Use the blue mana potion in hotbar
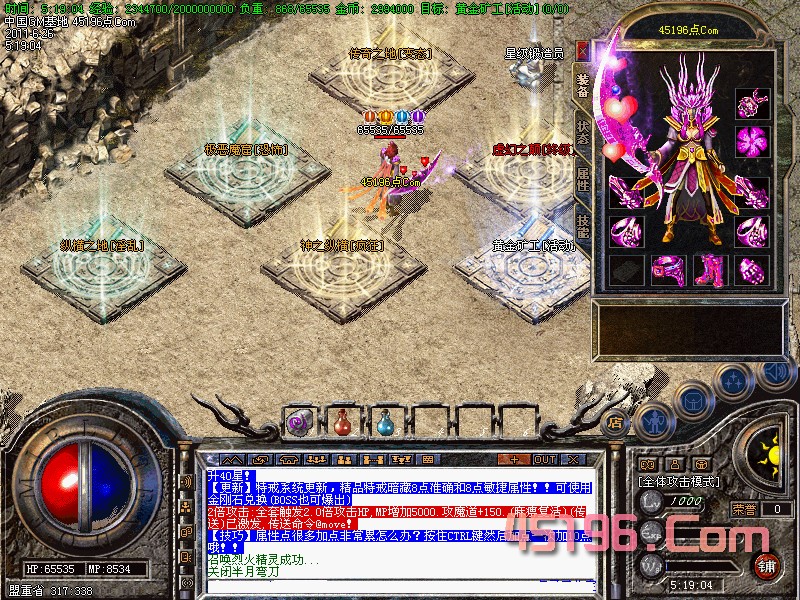Screen dimensions: 800x600 pyautogui.click(x=385, y=423)
